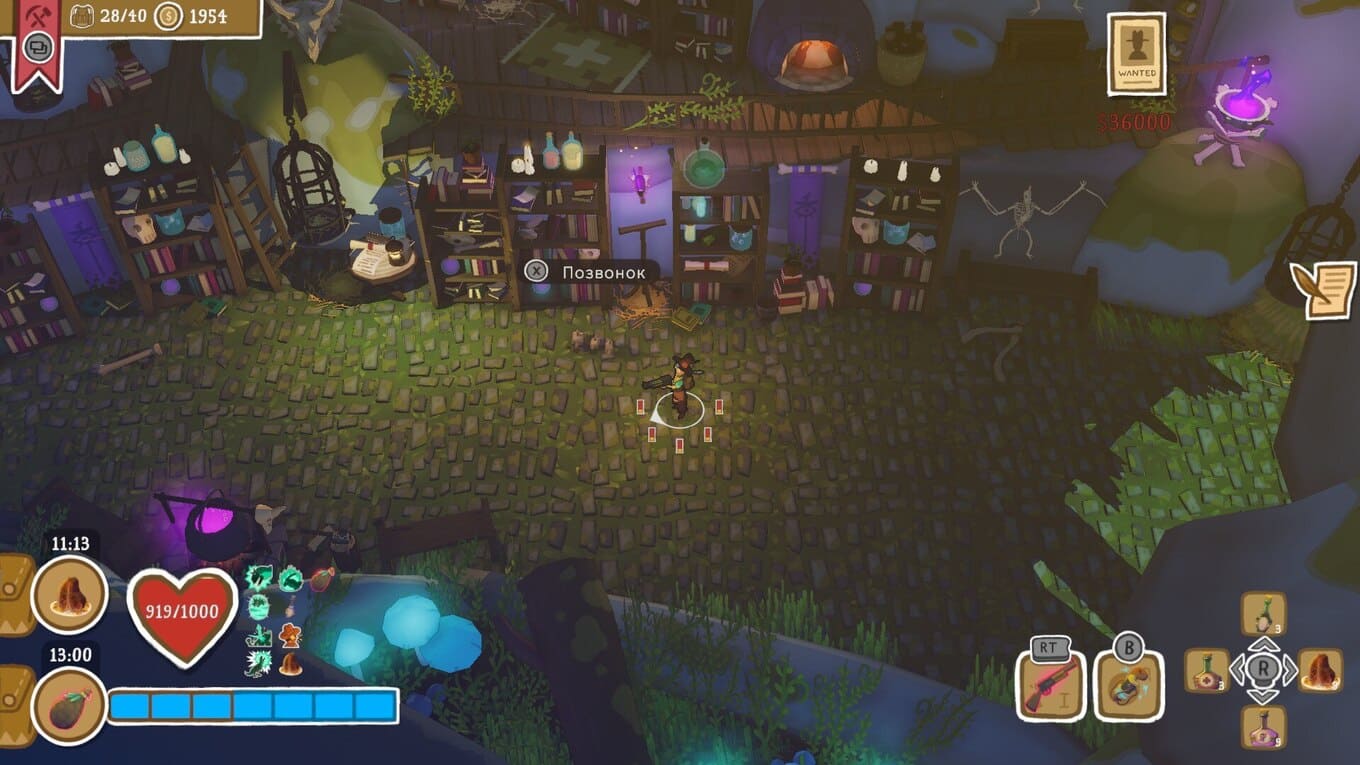1360x765 pixels.
Task: Click the Wanted poster bounty icon
Action: point(1137,55)
